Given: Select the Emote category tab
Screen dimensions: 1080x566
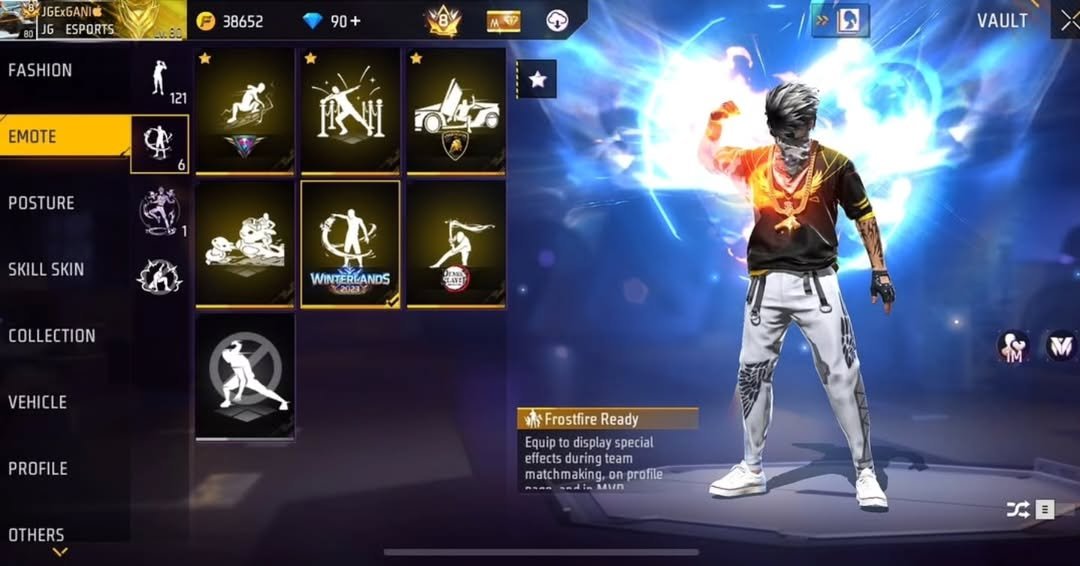Looking at the screenshot, I should pos(33,136).
